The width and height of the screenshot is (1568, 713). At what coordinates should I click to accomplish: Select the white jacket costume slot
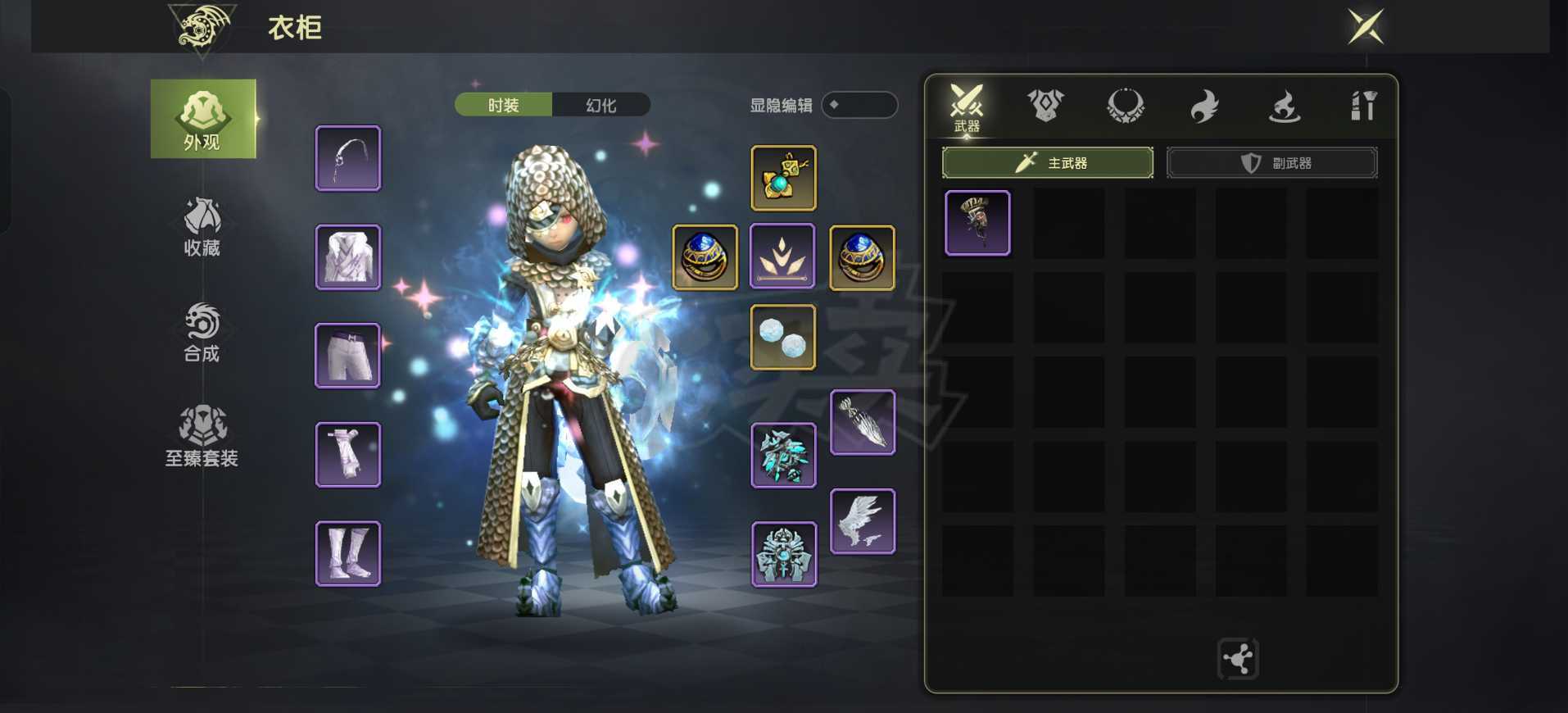click(348, 257)
